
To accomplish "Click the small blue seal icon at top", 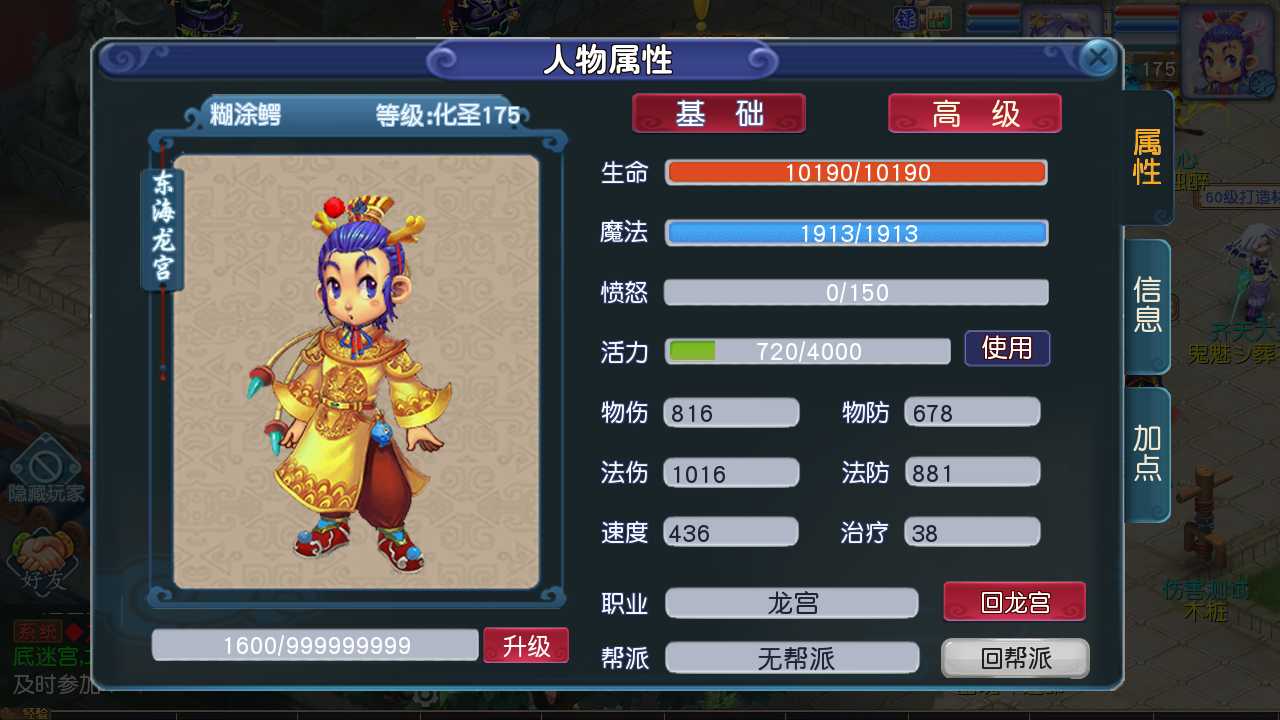I will click(x=906, y=18).
